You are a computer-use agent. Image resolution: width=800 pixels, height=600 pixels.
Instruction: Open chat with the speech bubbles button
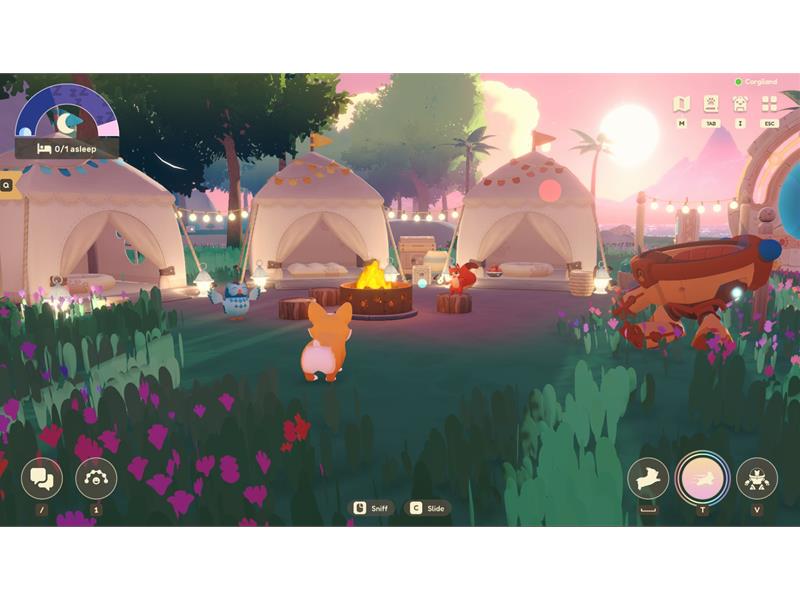click(x=42, y=478)
